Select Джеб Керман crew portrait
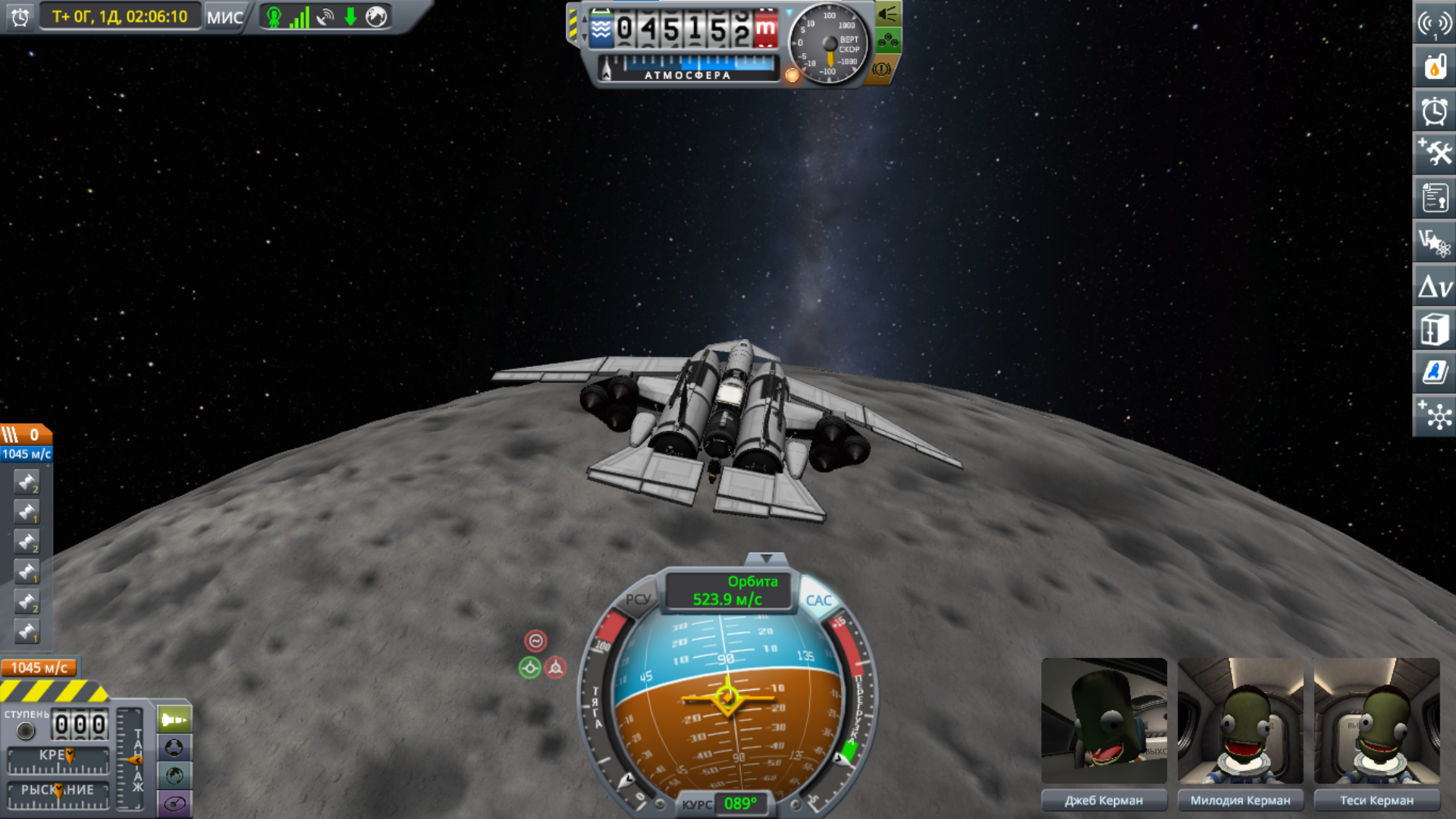Screen dimensions: 1456x819 point(1103,720)
